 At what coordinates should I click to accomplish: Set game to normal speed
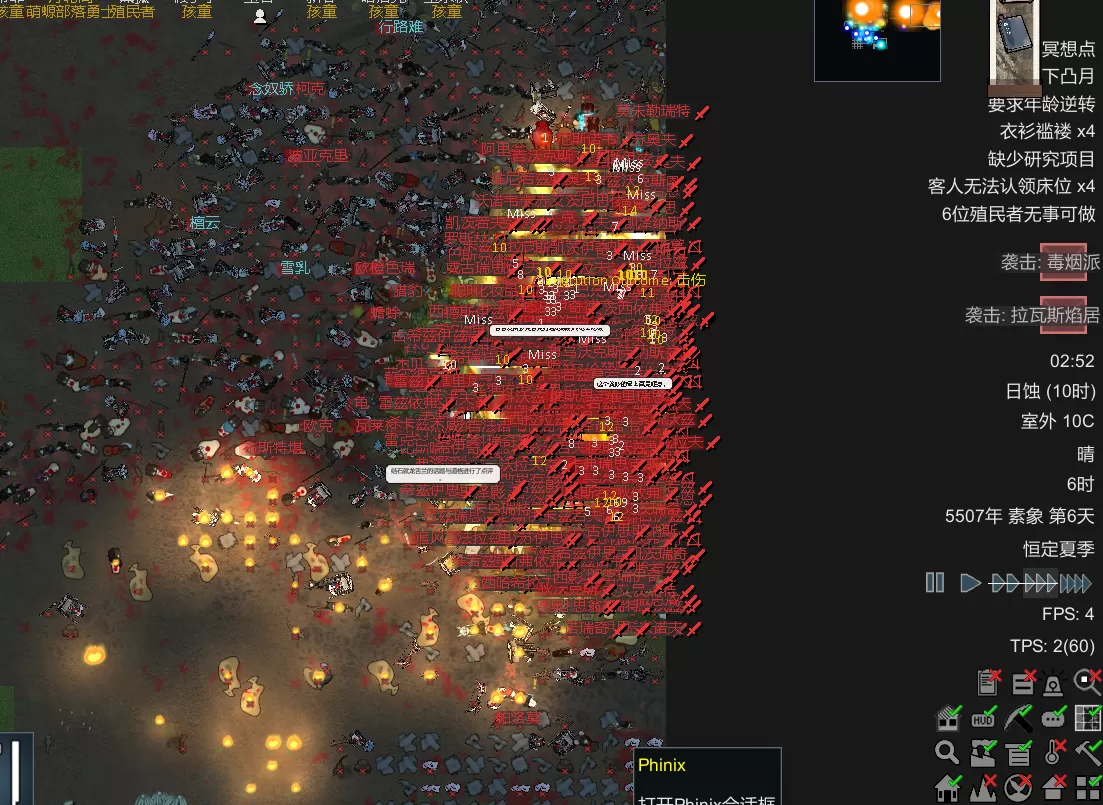969,582
